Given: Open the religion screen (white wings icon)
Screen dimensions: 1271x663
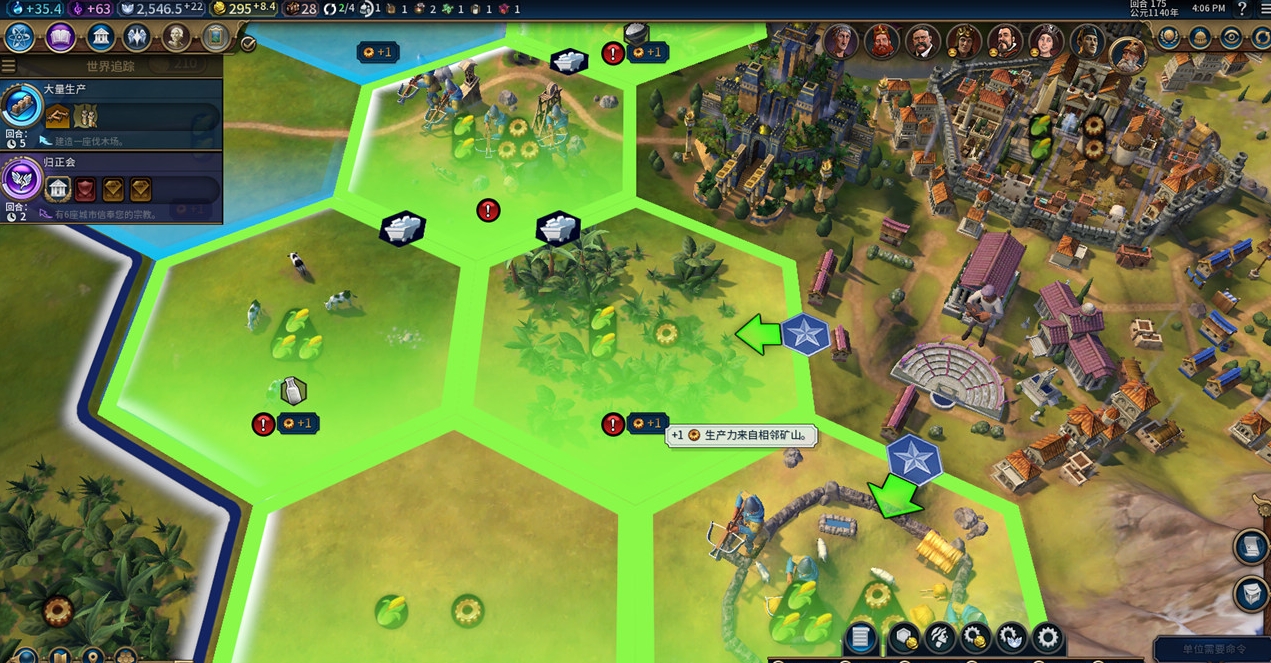Looking at the screenshot, I should (137, 38).
